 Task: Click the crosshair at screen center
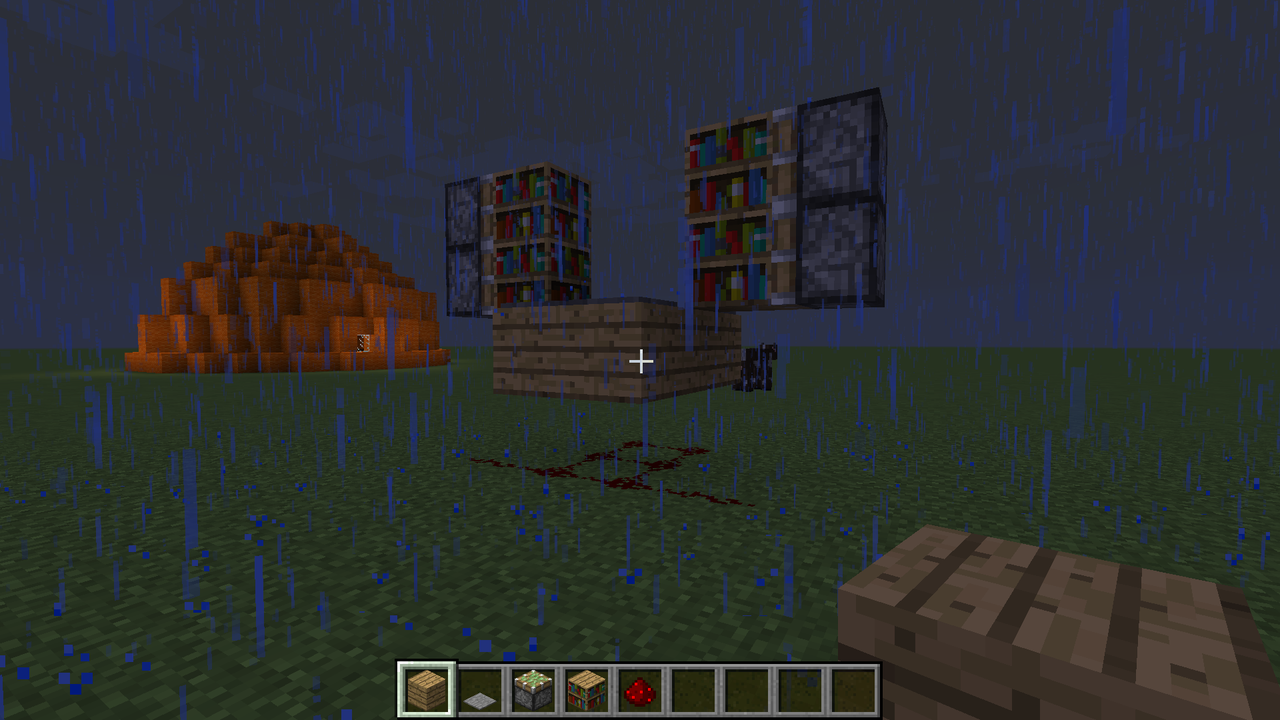click(640, 360)
